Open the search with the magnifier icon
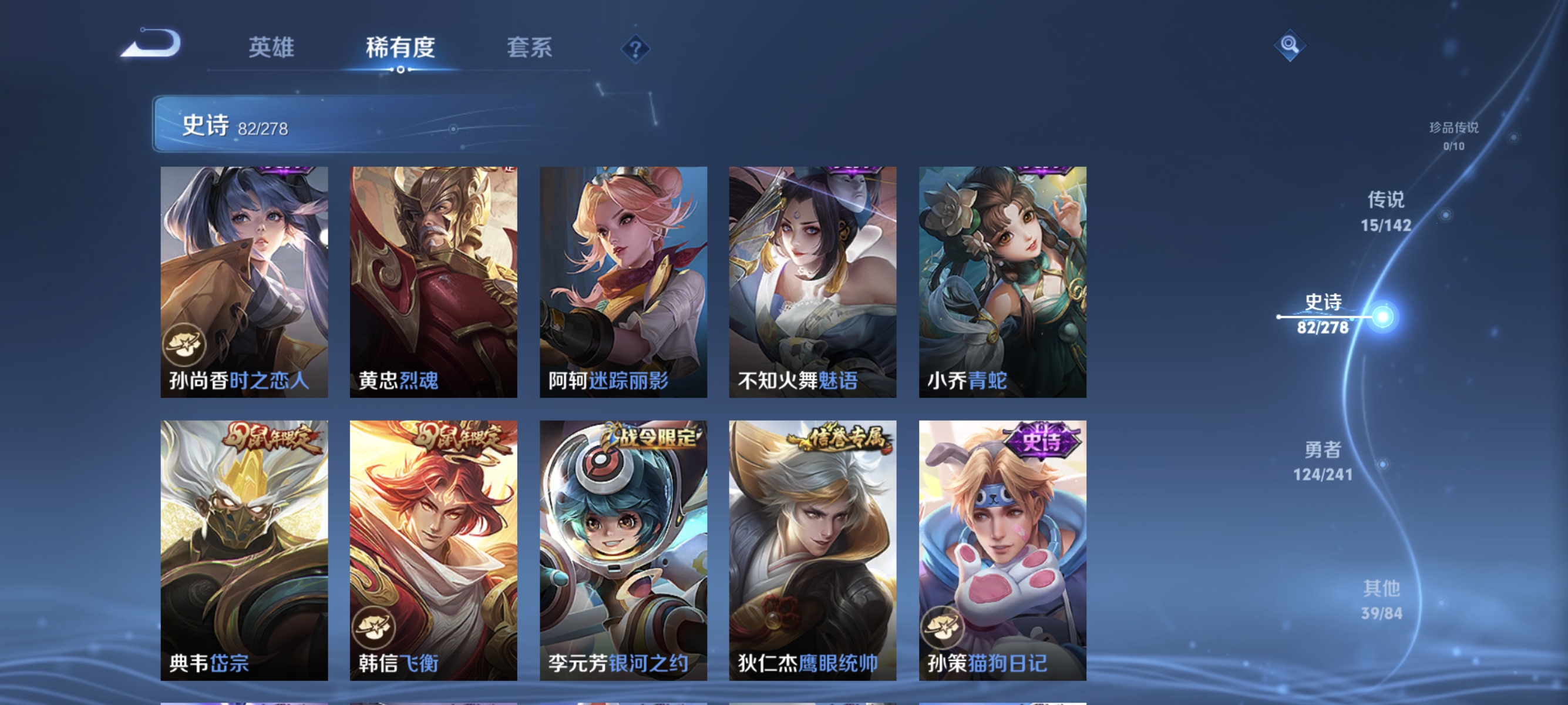This screenshot has height=705, width=1568. (1290, 46)
